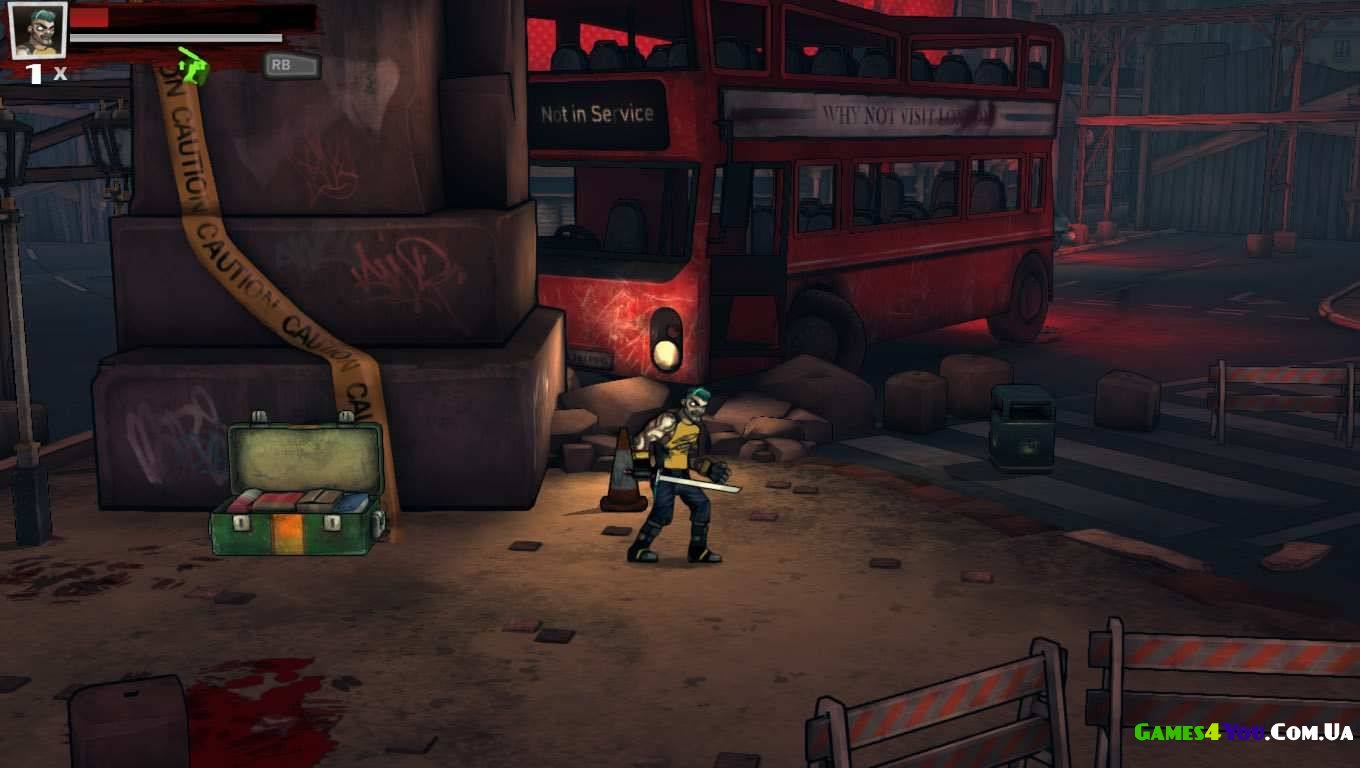Image resolution: width=1360 pixels, height=768 pixels.
Task: Click the mohawk character portrait
Action: tap(38, 30)
